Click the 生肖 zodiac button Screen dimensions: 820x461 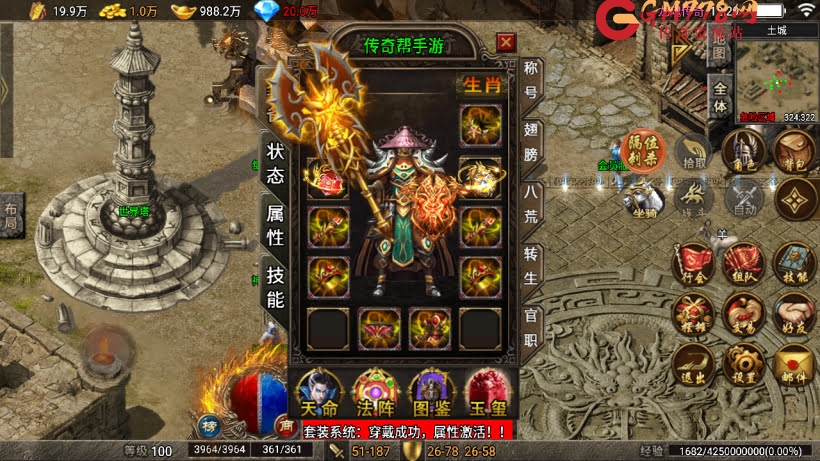point(478,85)
